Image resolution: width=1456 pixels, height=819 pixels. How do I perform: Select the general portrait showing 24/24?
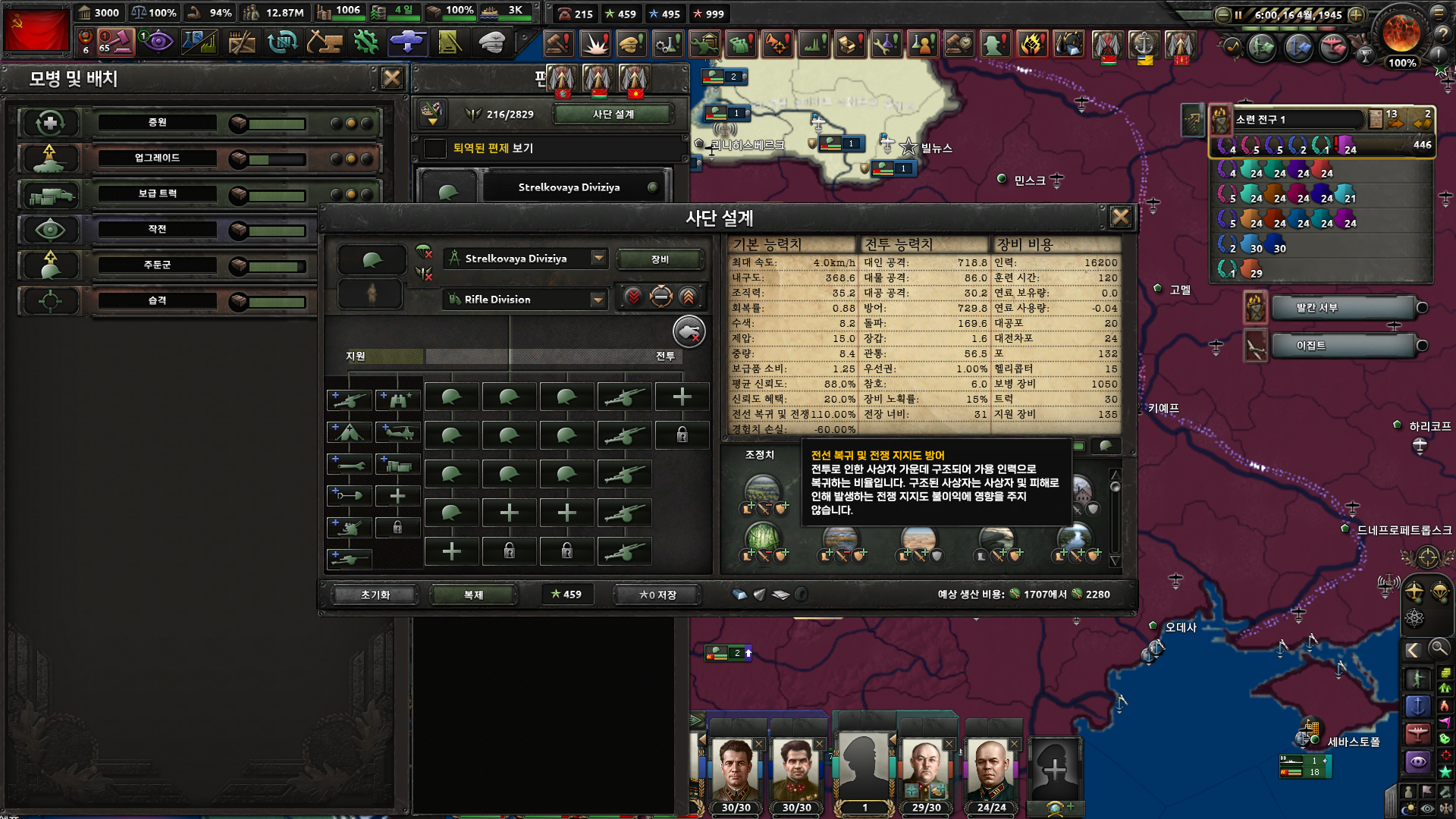coord(991,773)
